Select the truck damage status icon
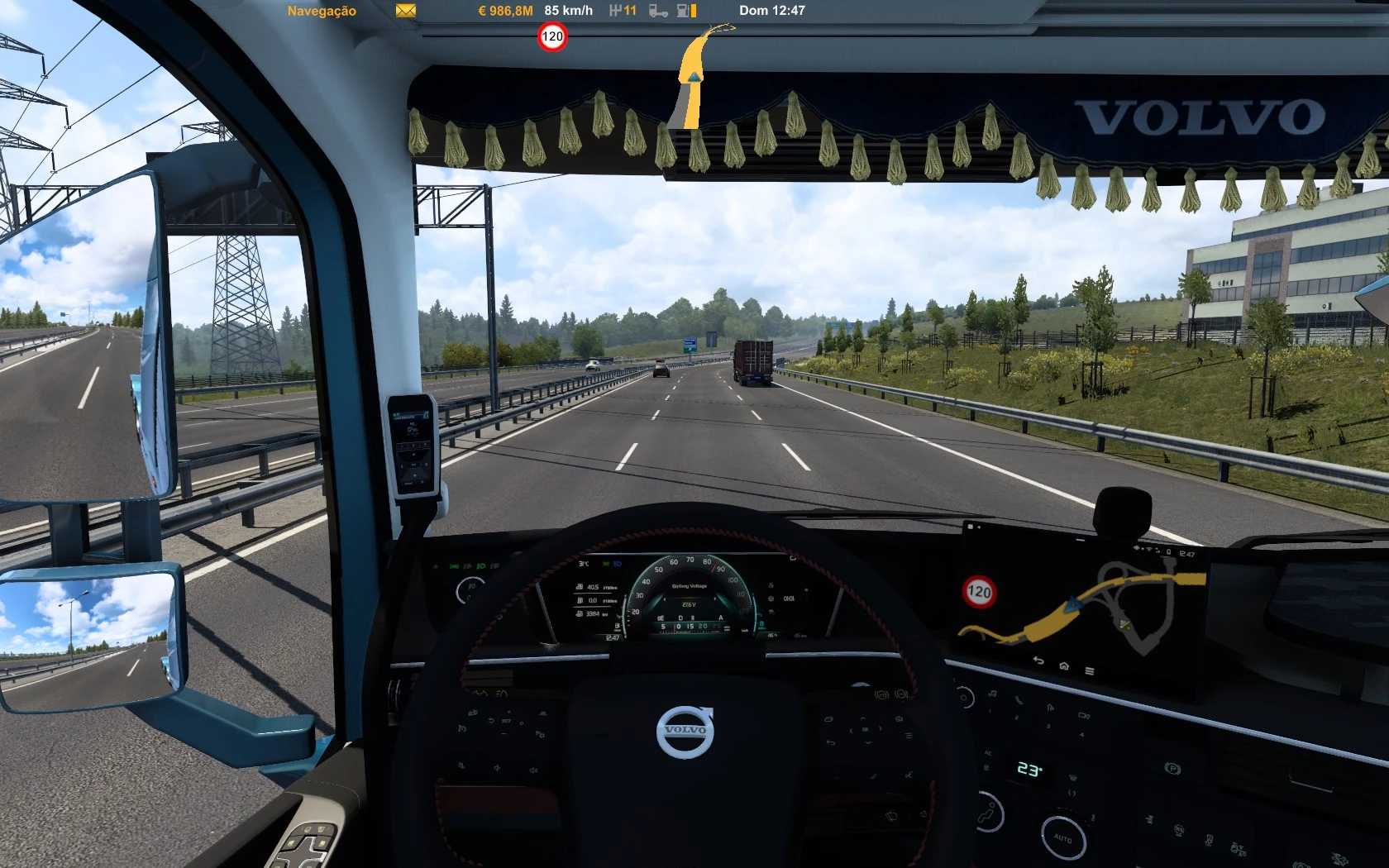The height and width of the screenshot is (868, 1389). [x=658, y=11]
